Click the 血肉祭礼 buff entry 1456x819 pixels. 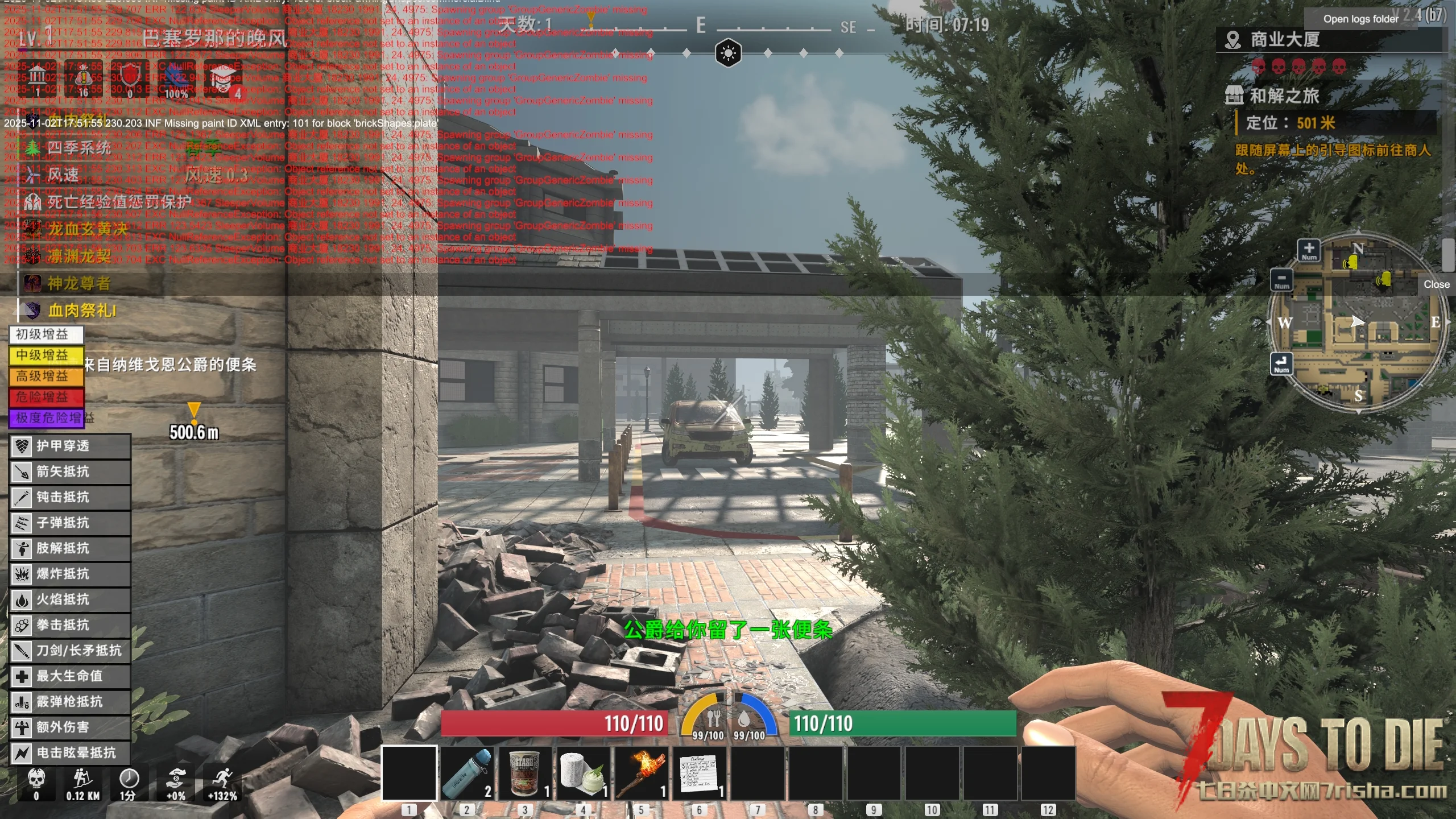[82, 311]
